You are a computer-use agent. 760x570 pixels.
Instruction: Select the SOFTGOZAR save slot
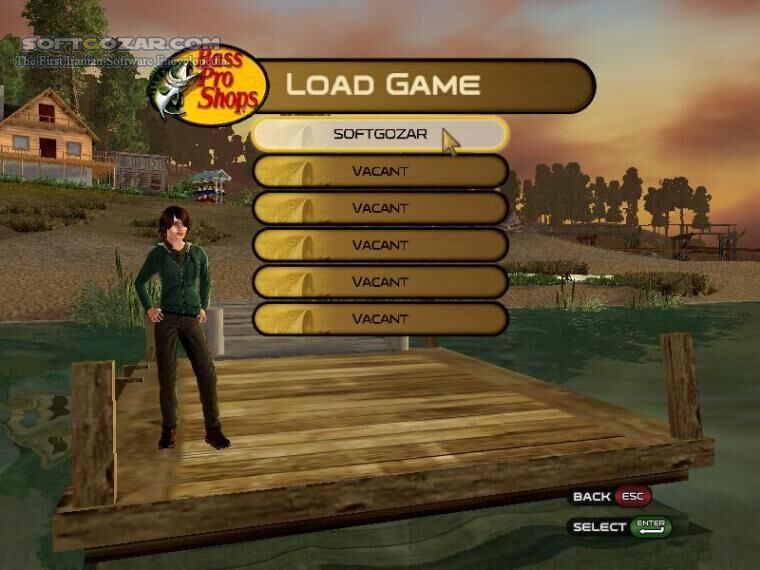(x=379, y=134)
